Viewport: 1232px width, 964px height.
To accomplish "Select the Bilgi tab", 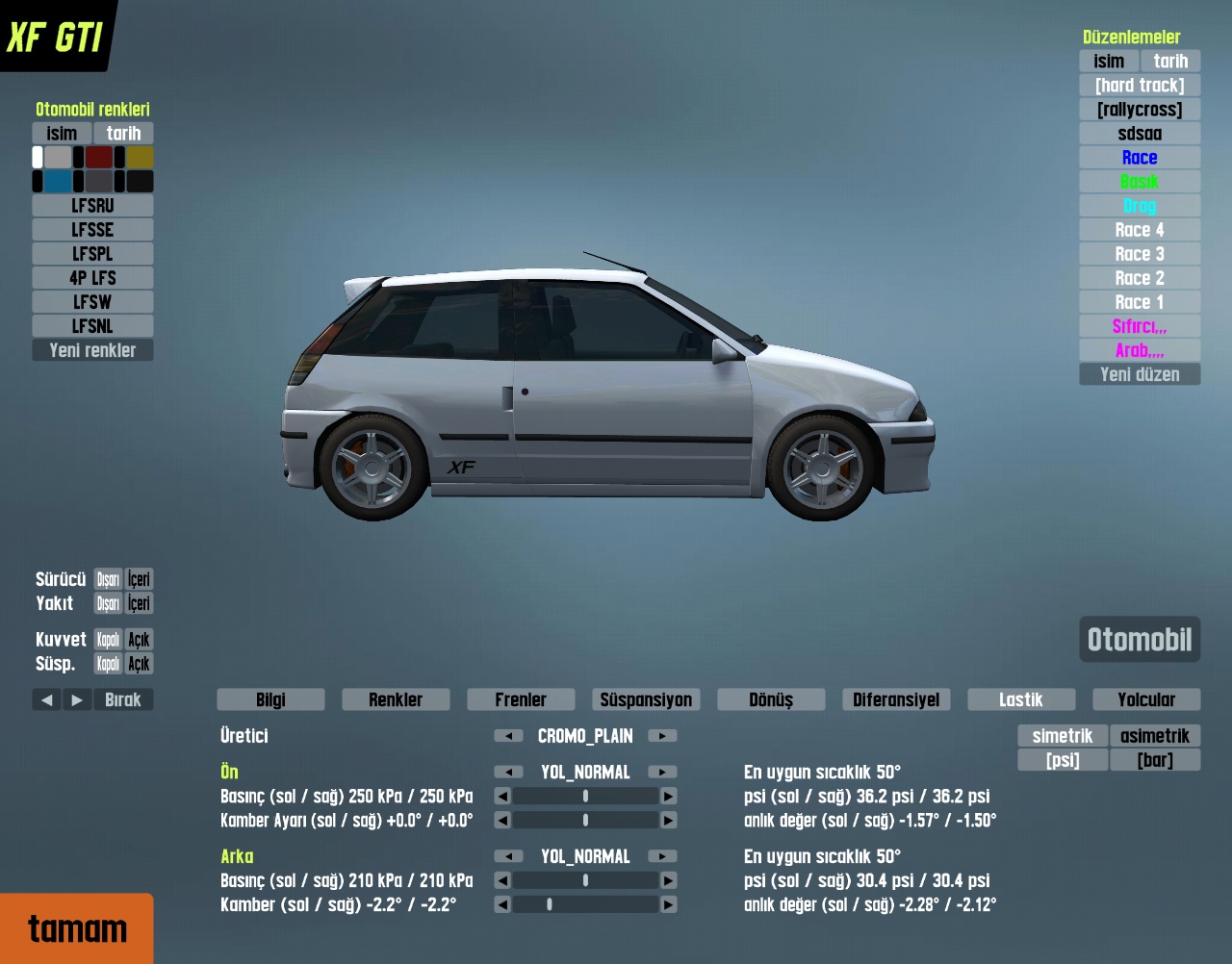I will (x=270, y=699).
